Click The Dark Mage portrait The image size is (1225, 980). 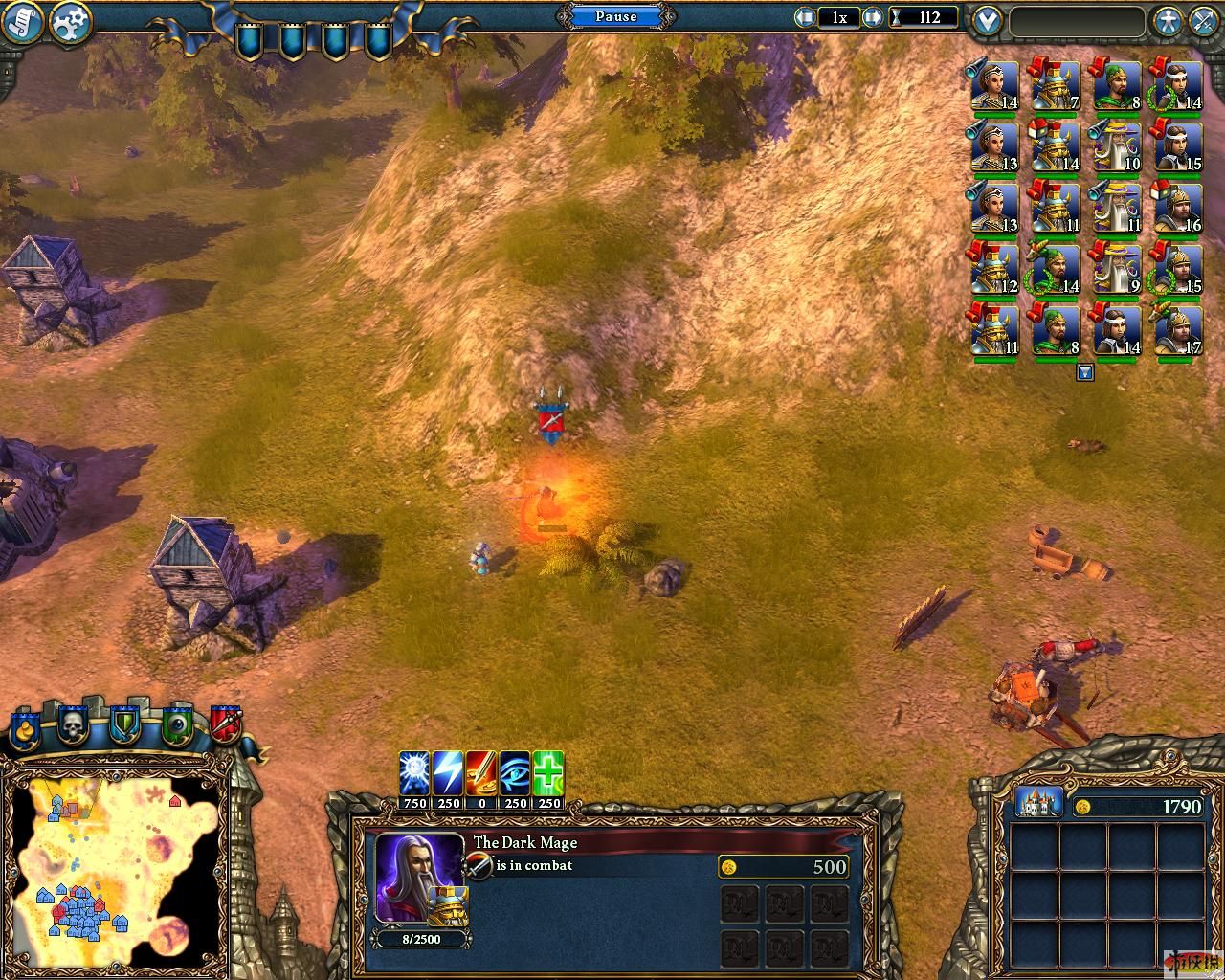(419, 878)
